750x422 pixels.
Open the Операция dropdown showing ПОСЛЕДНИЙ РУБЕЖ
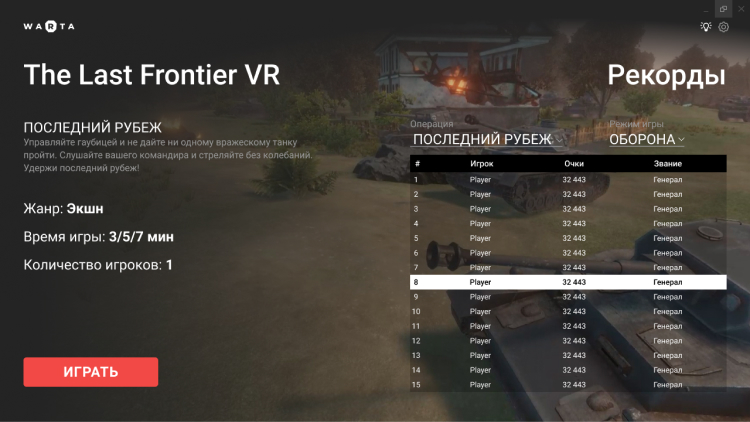488,140
